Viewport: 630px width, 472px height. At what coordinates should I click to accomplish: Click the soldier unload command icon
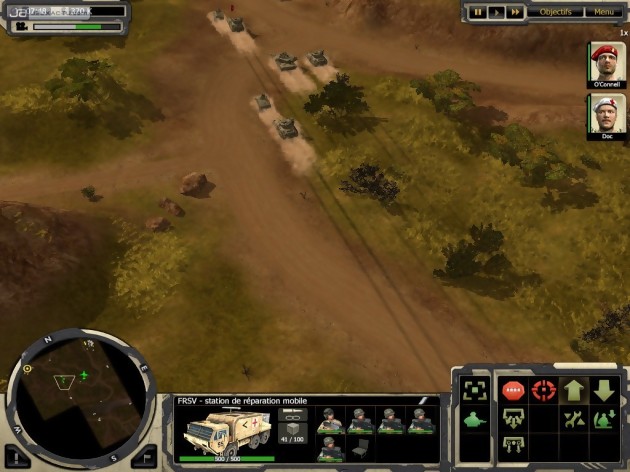pyautogui.click(x=604, y=420)
